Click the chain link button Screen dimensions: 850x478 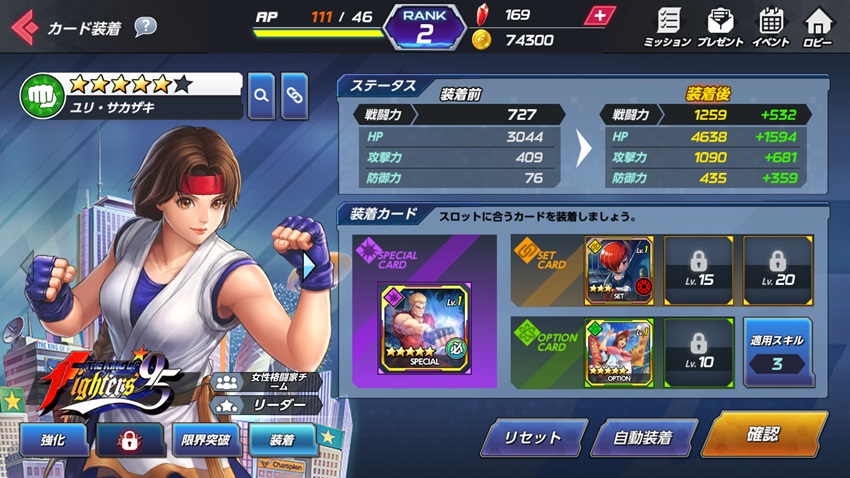point(294,96)
